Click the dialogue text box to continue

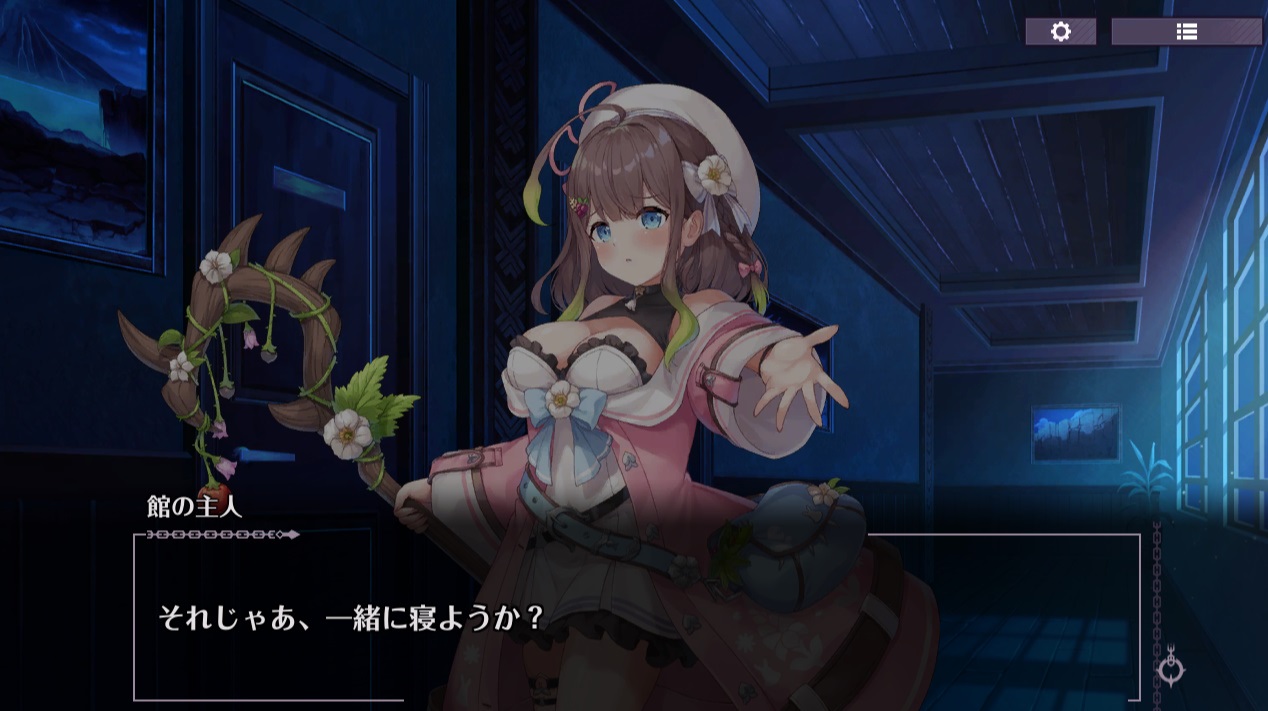click(636, 617)
